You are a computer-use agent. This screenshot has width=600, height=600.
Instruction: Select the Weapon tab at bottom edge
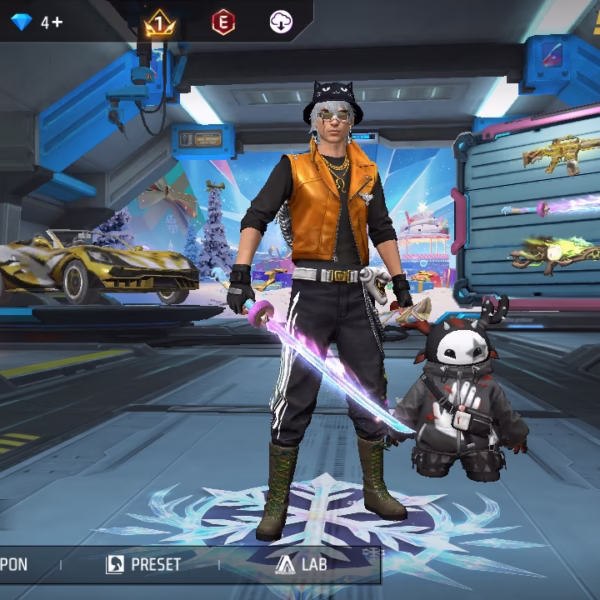pos(14,564)
